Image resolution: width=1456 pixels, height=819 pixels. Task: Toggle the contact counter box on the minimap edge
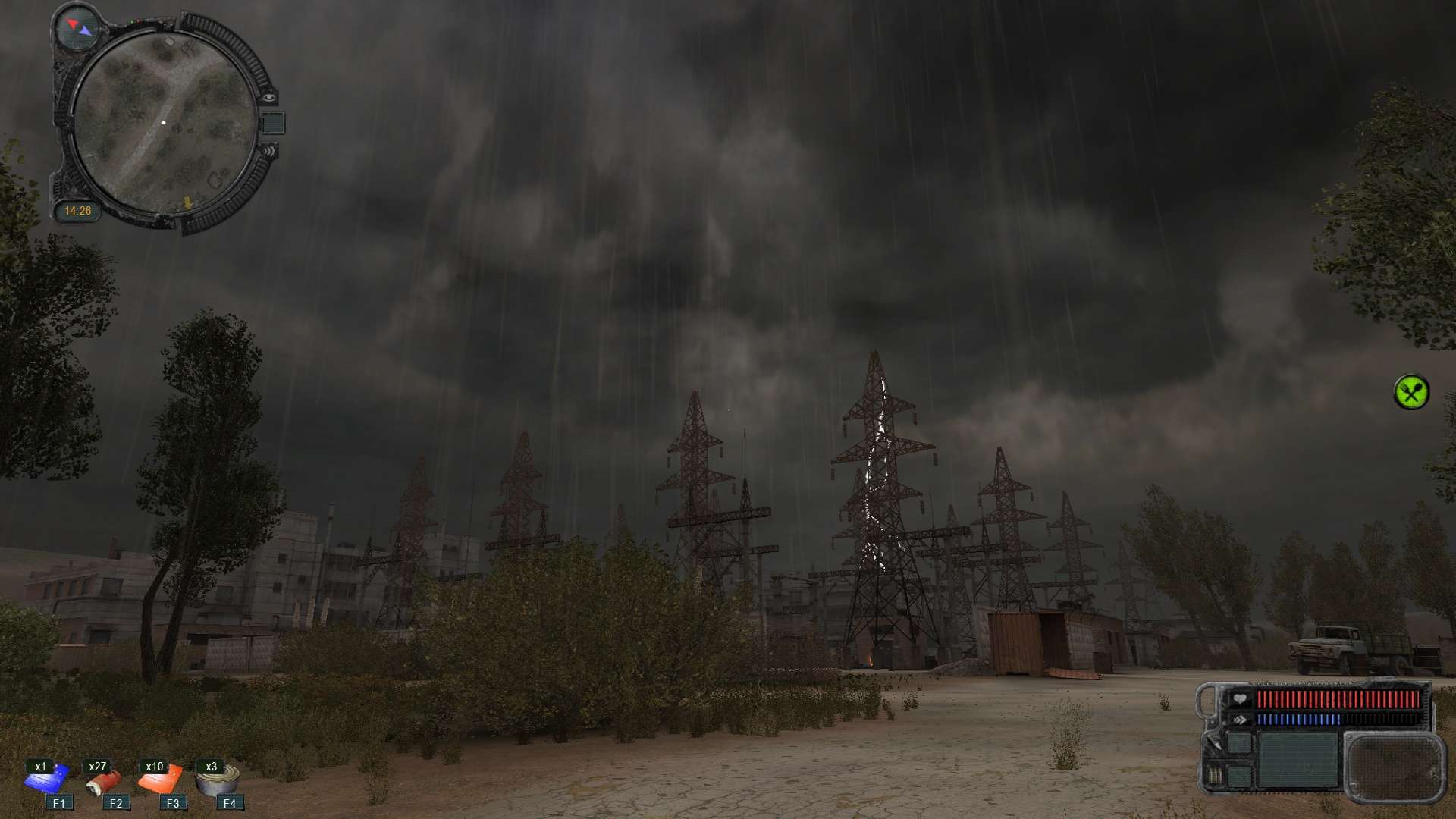click(275, 121)
